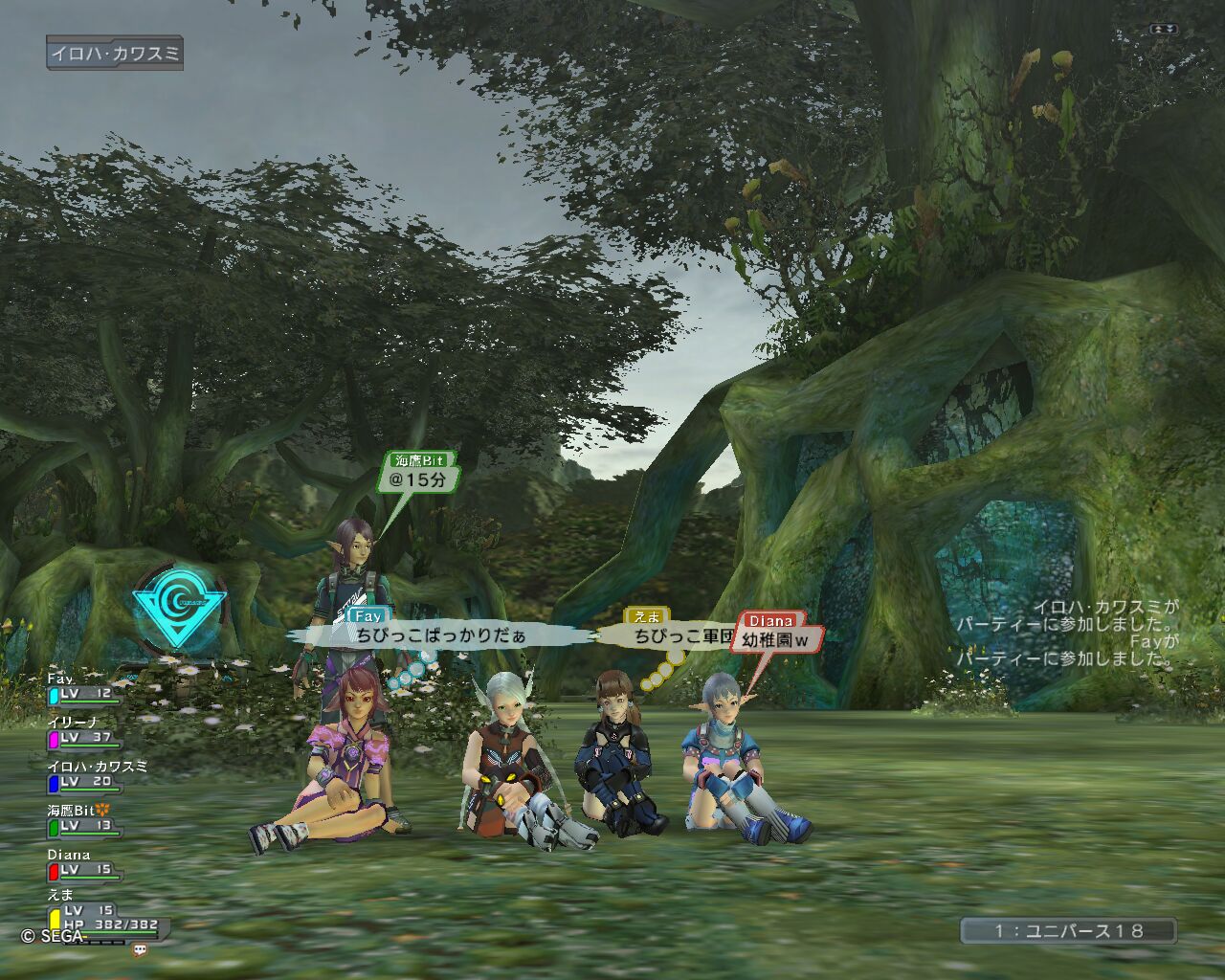Click the network up/down arrows indicator
The height and width of the screenshot is (980, 1225).
point(1164,30)
